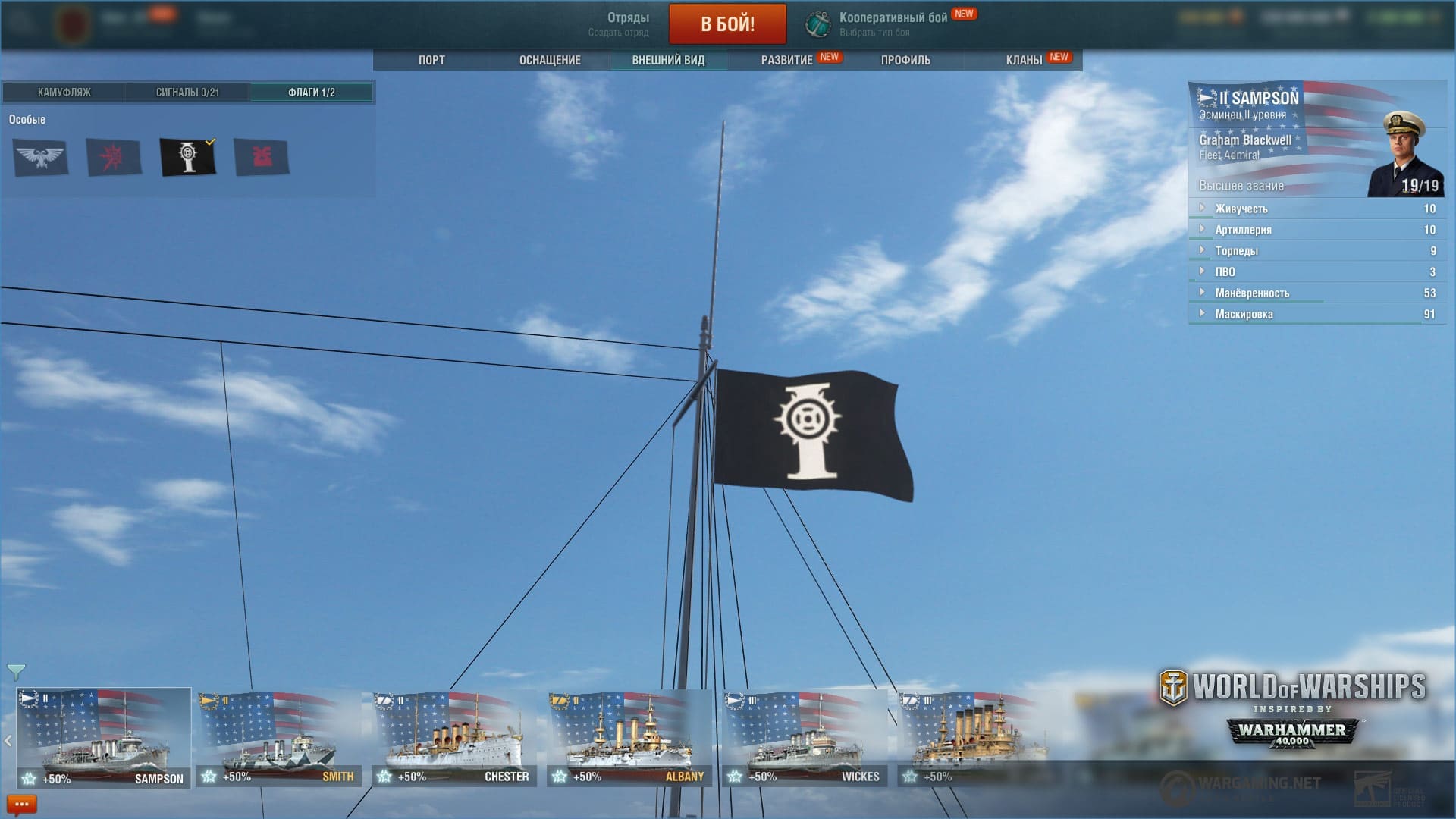
Task: Switch to the Оснащение tab
Action: click(550, 60)
